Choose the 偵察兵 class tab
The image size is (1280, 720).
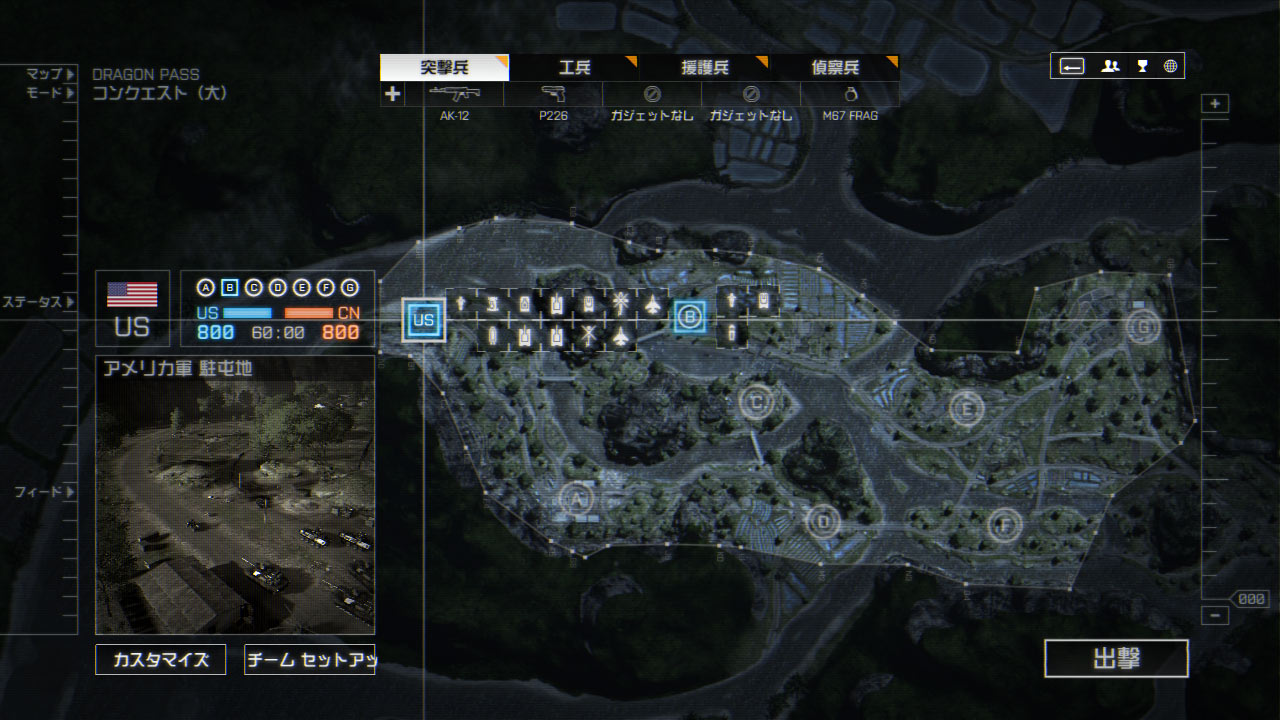(x=834, y=68)
